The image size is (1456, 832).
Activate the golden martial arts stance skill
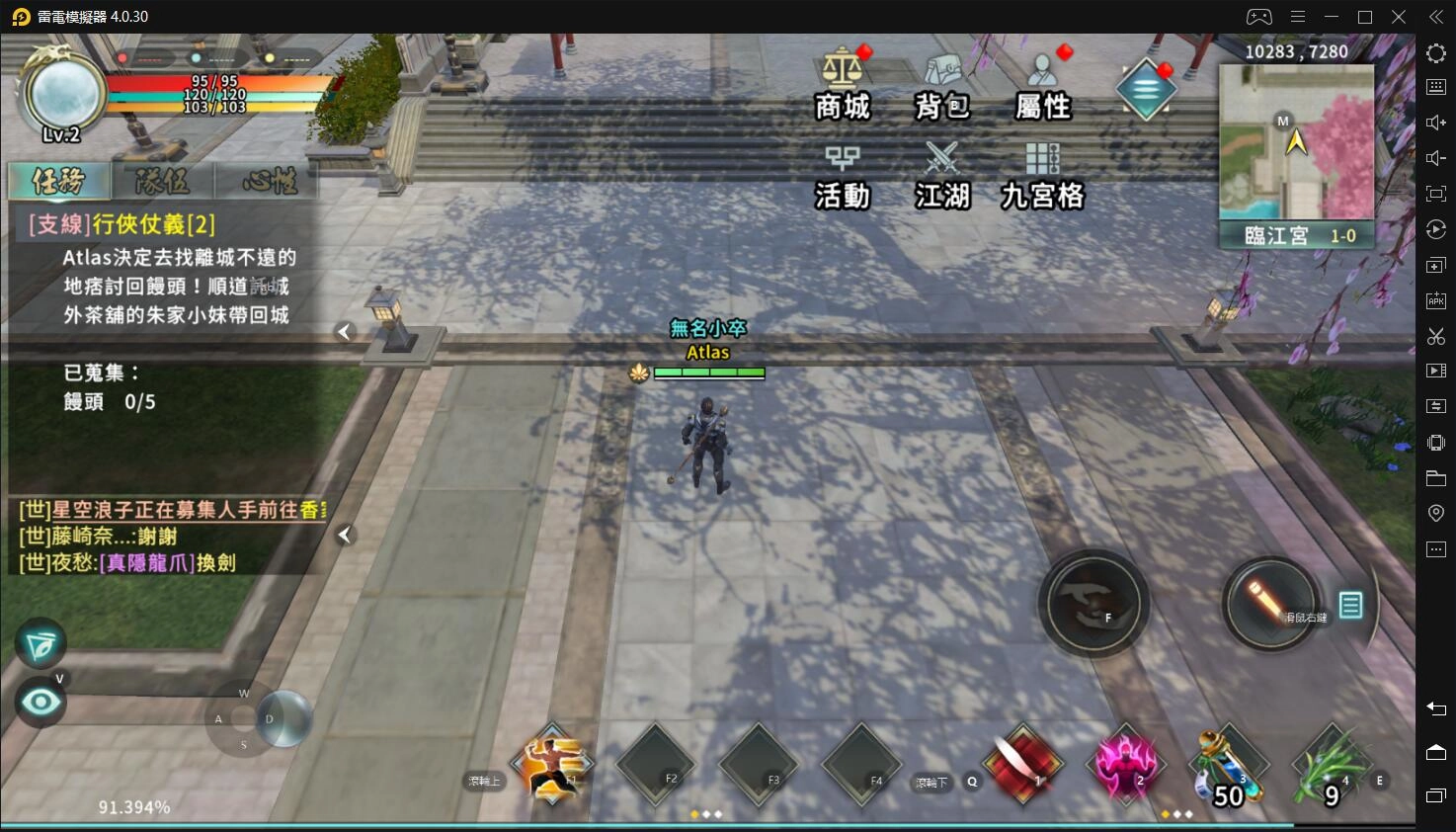point(551,765)
